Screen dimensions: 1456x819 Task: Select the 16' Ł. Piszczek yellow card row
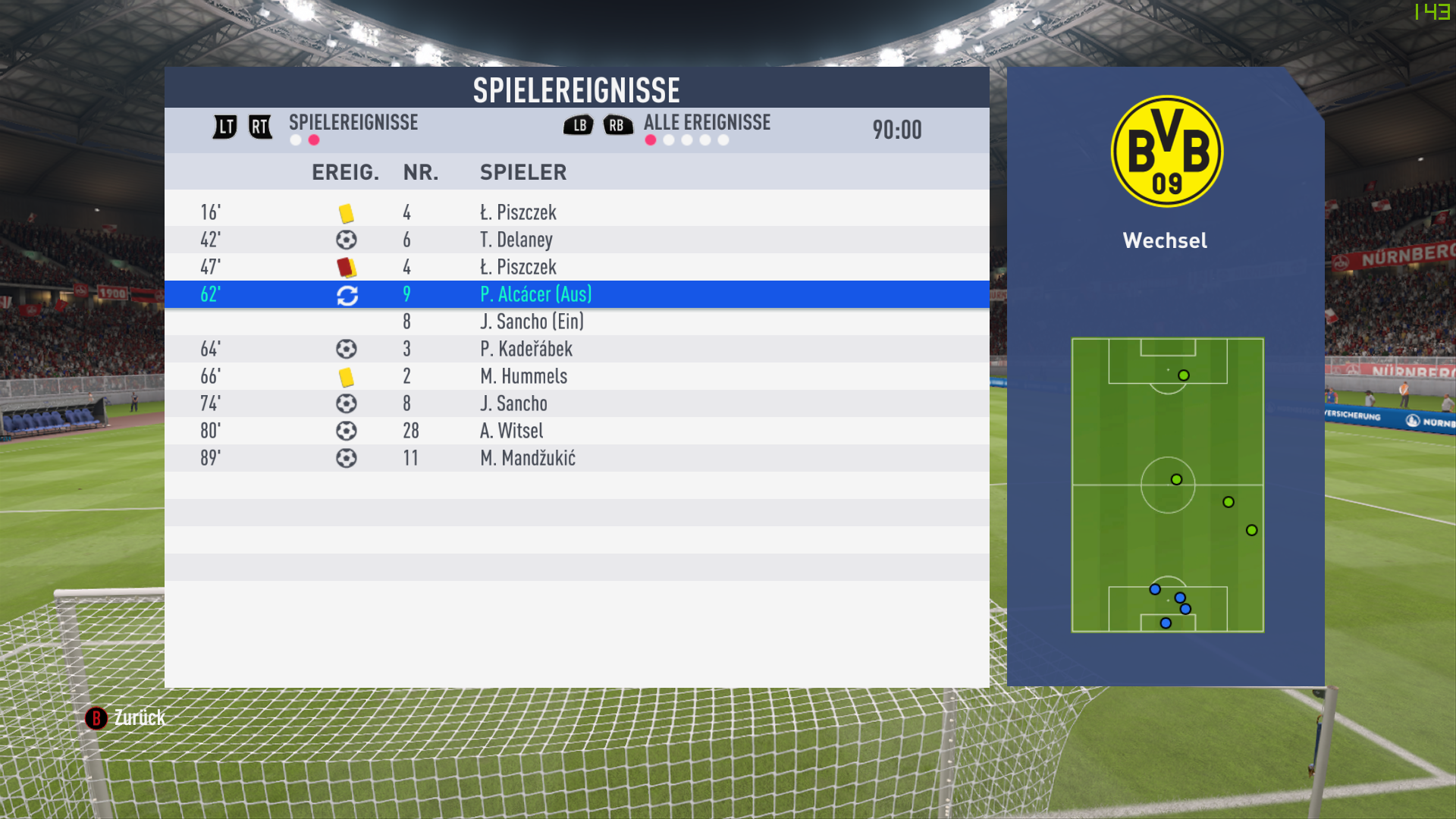pos(576,212)
